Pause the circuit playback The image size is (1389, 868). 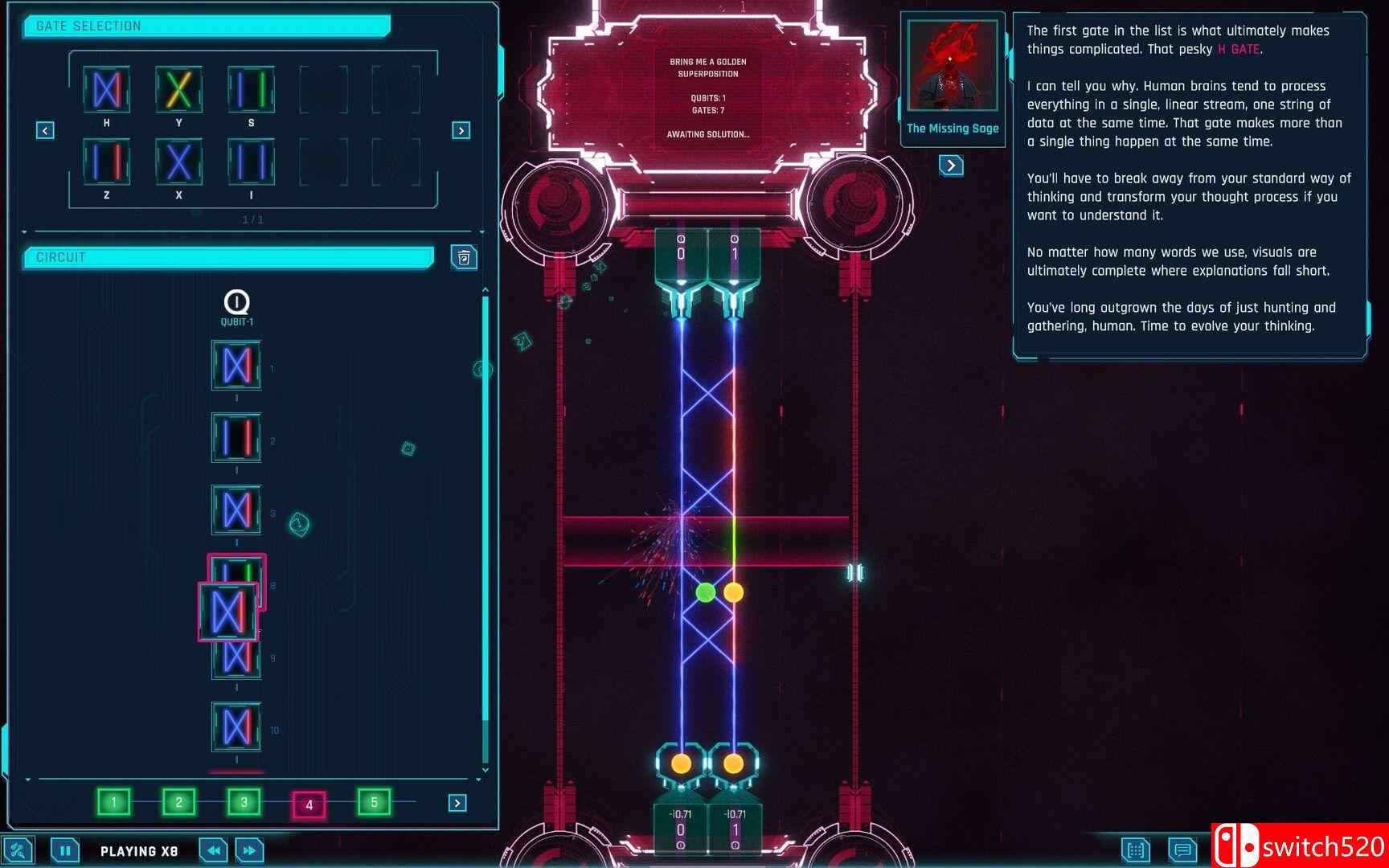click(x=64, y=850)
